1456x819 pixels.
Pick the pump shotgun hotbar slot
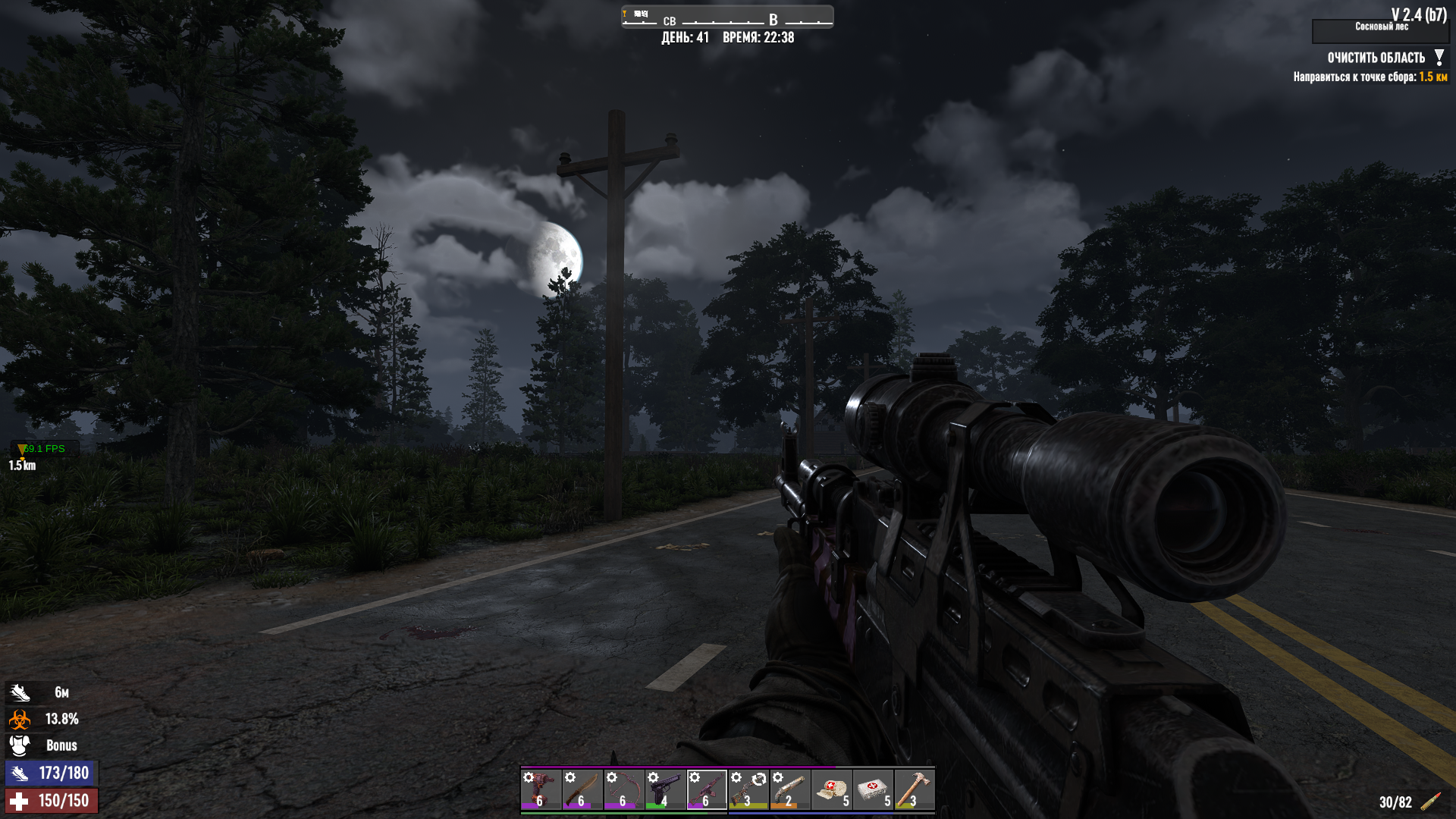[x=748, y=789]
